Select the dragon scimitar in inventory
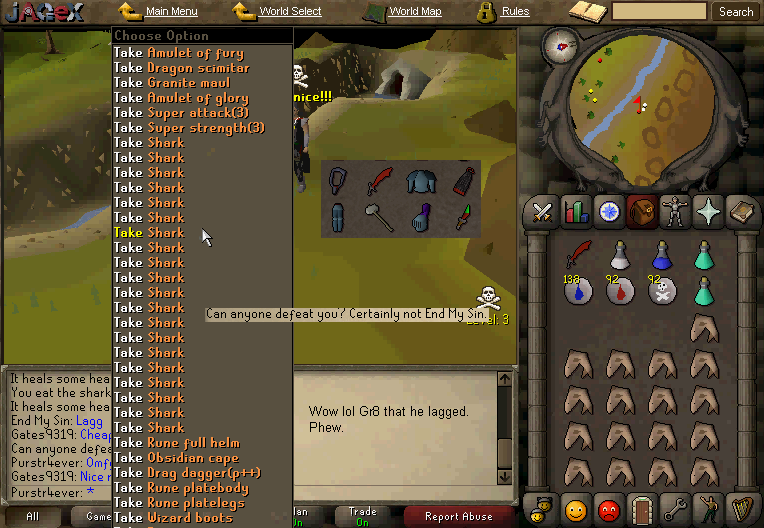 pyautogui.click(x=577, y=255)
